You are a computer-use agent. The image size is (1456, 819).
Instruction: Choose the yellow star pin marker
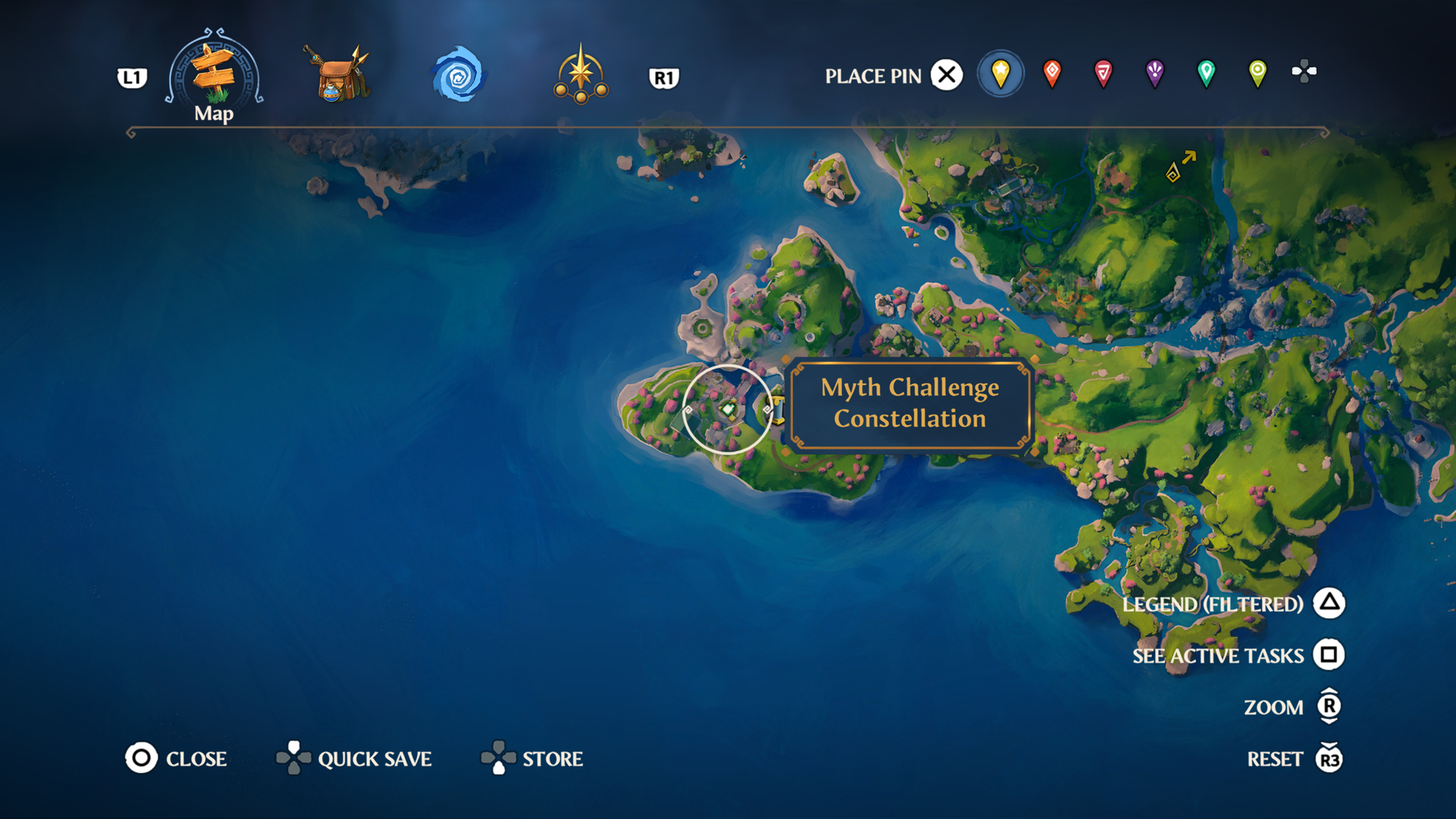tap(1001, 74)
